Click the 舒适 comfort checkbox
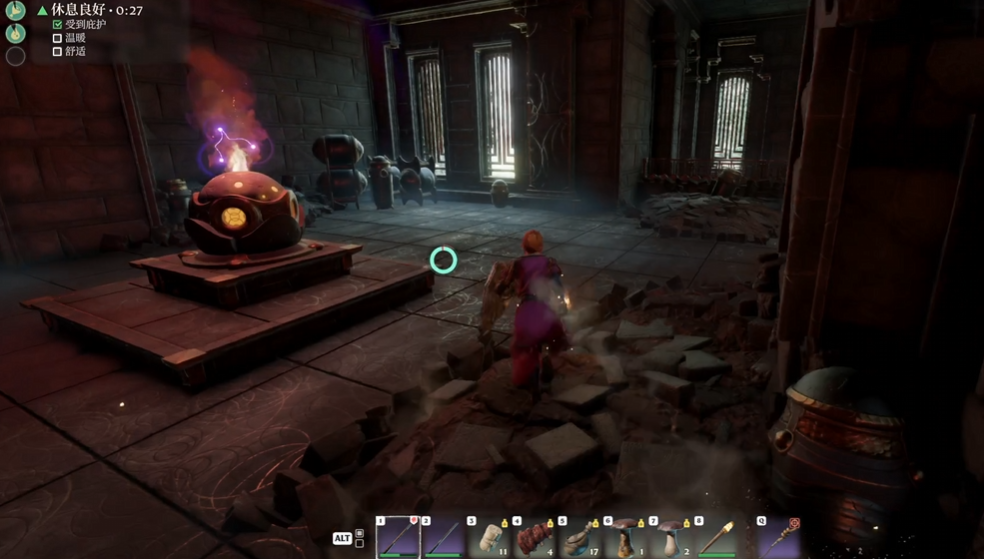Image resolution: width=984 pixels, height=559 pixels. 57,51
